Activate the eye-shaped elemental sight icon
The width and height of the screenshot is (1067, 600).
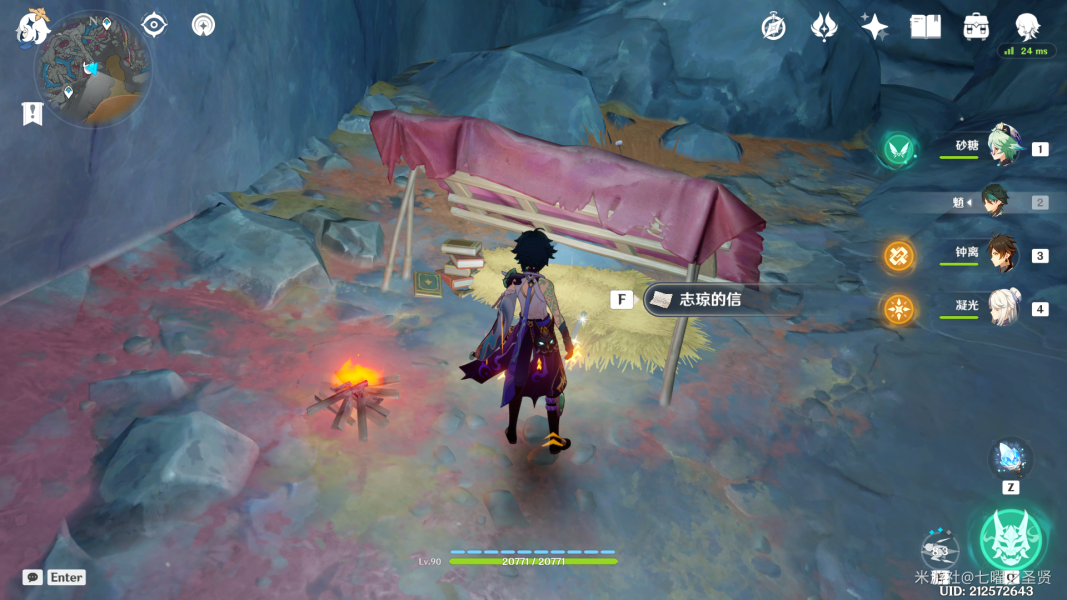point(154,25)
